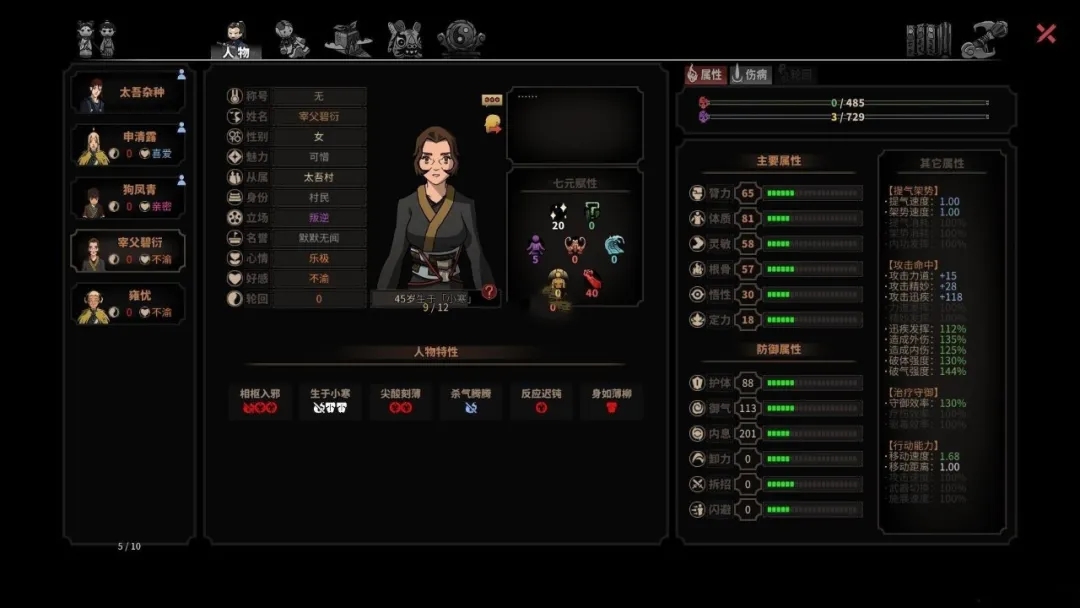Select party member 太吾杂种
Viewport: 1080px width, 608px height.
[x=128, y=93]
